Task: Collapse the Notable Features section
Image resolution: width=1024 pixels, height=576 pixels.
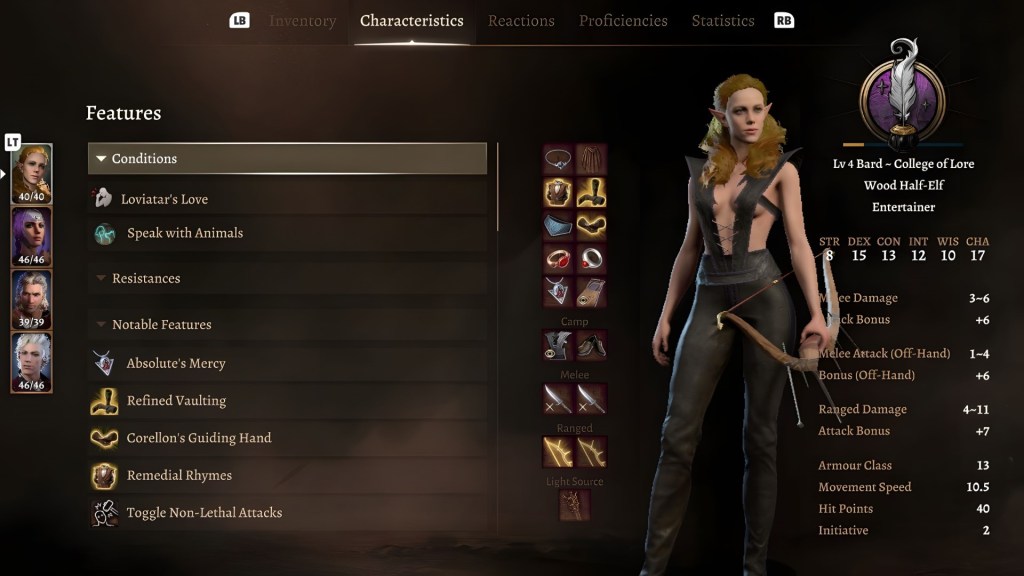Action: (160, 324)
